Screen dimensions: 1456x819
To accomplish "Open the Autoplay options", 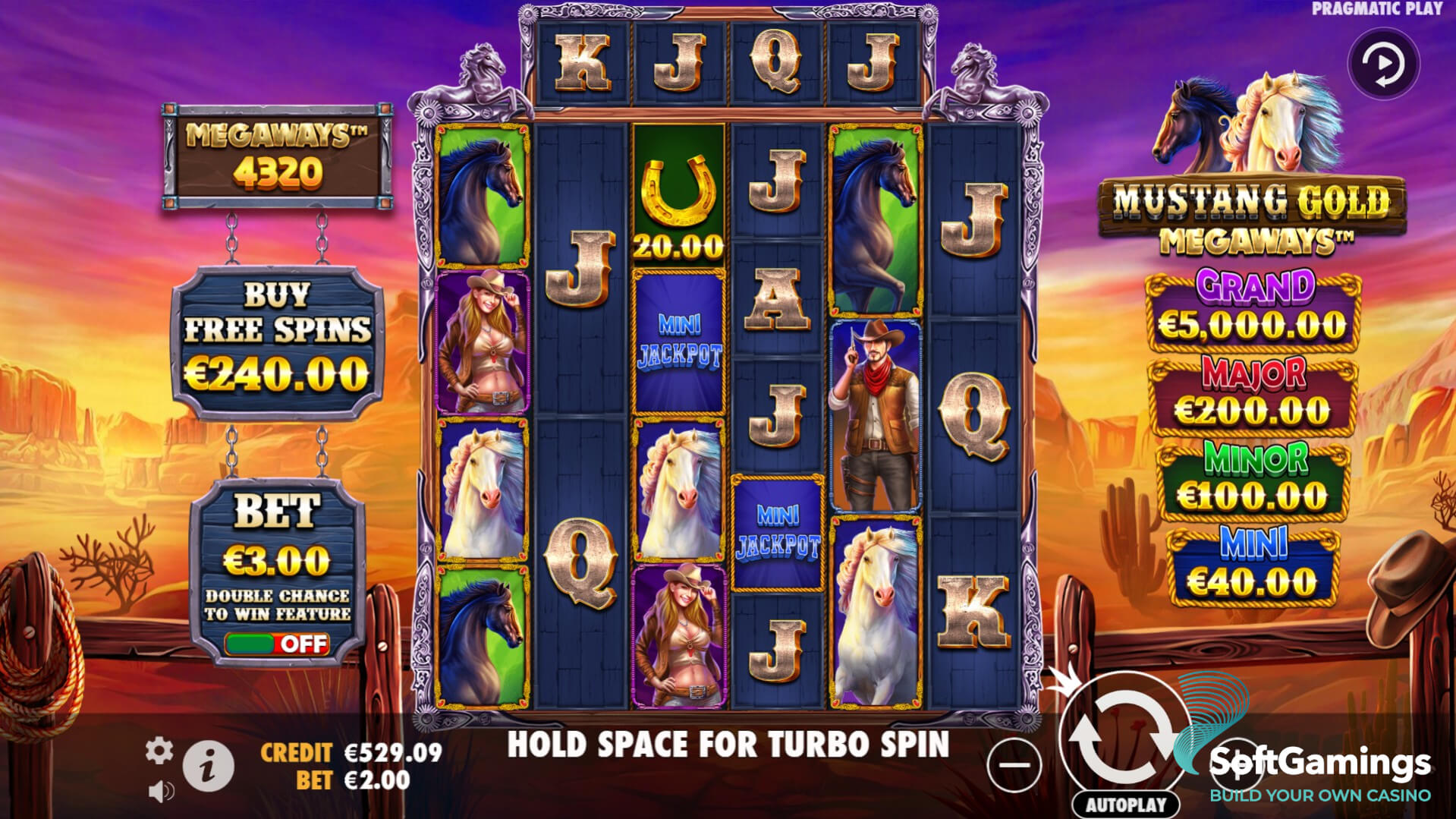I will (x=1126, y=805).
